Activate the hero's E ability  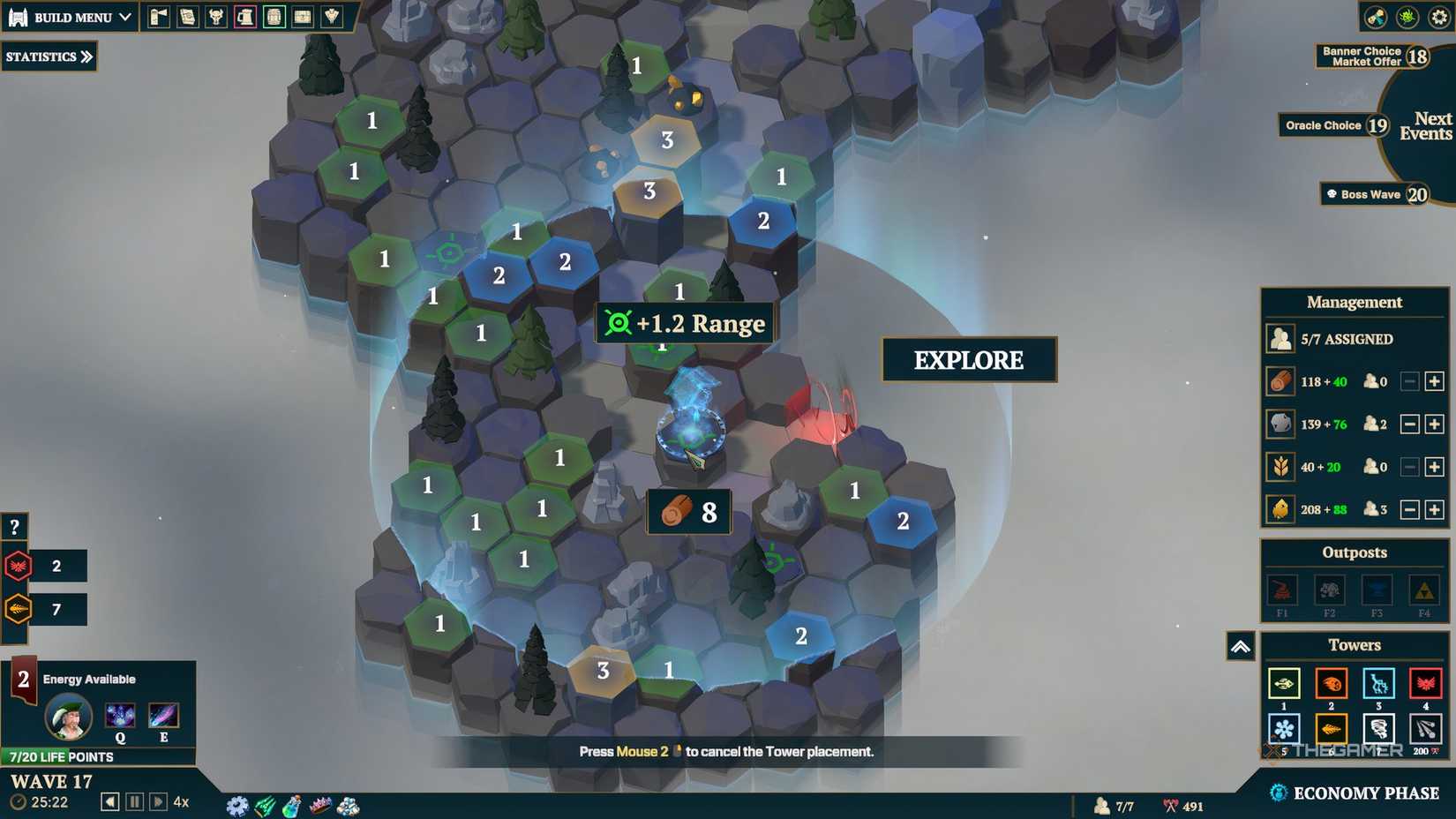point(161,717)
